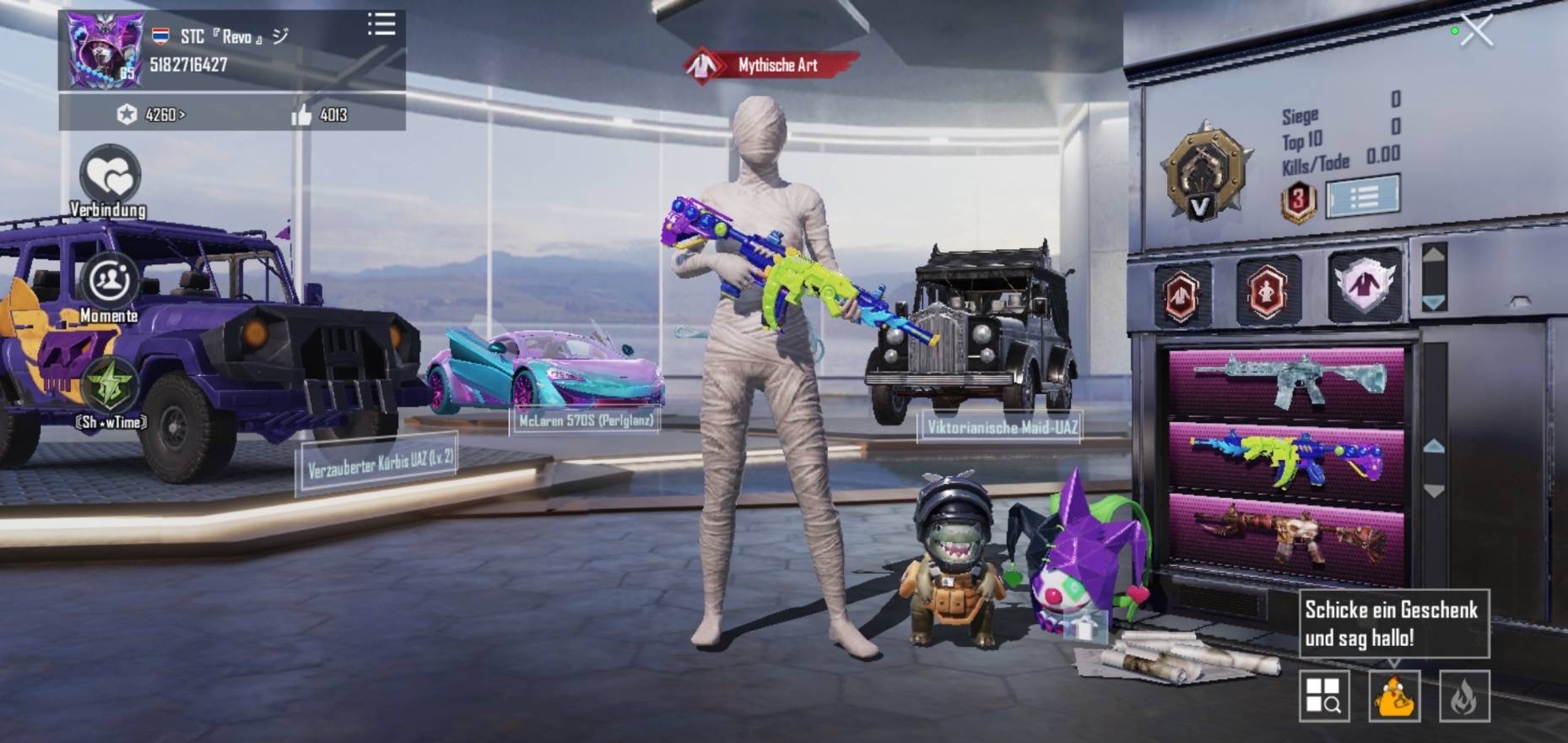Viewport: 1568px width, 743px height.
Task: Give a like with the thumbs-up icon
Action: coord(301,115)
